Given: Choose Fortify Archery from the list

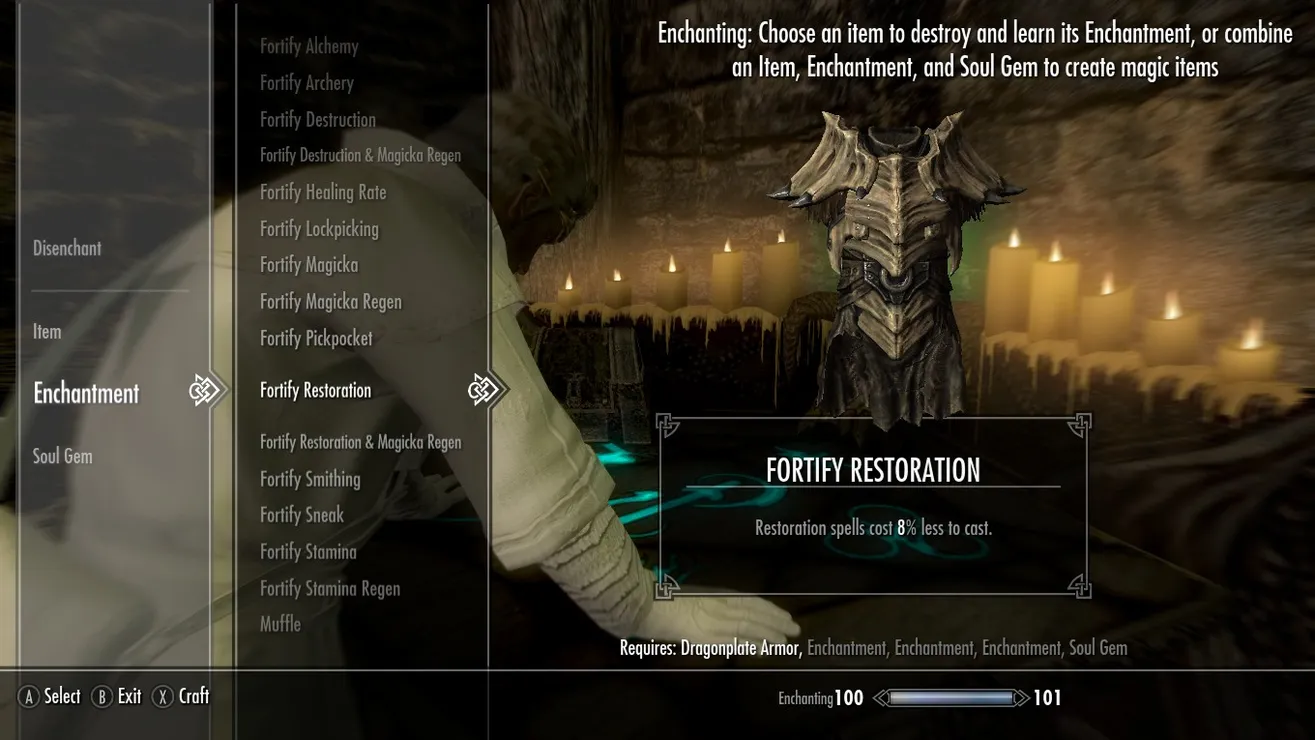Looking at the screenshot, I should pos(307,83).
